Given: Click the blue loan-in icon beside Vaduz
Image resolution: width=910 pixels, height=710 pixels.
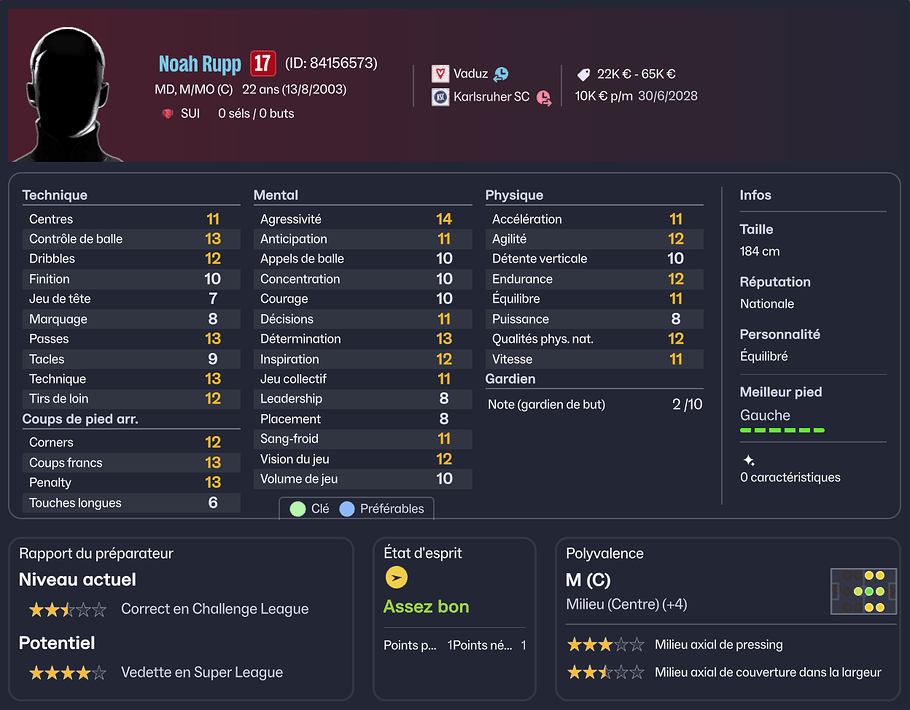Looking at the screenshot, I should [501, 74].
